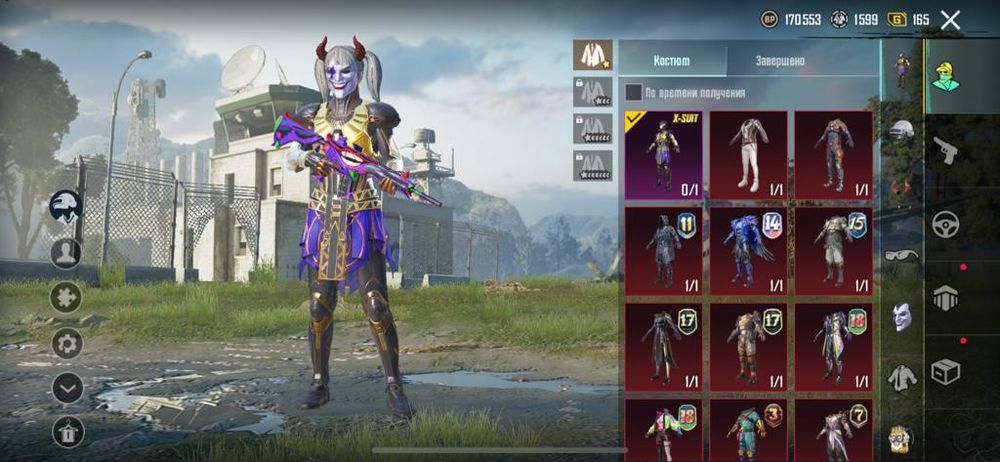This screenshot has width=1000, height=462.
Task: Click the puzzle piece icon
Action: point(67,297)
